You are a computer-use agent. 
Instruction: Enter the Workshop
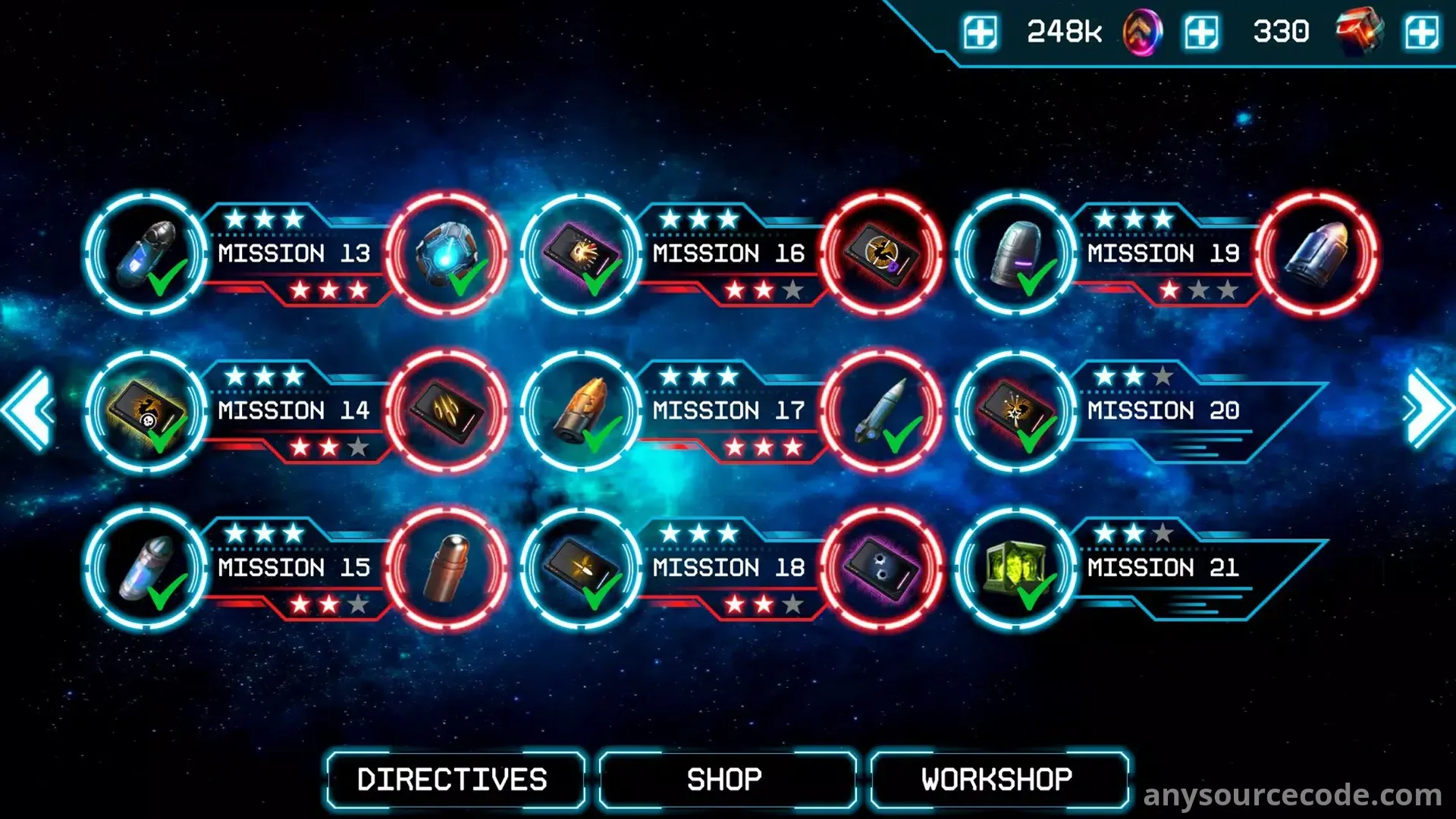click(997, 780)
